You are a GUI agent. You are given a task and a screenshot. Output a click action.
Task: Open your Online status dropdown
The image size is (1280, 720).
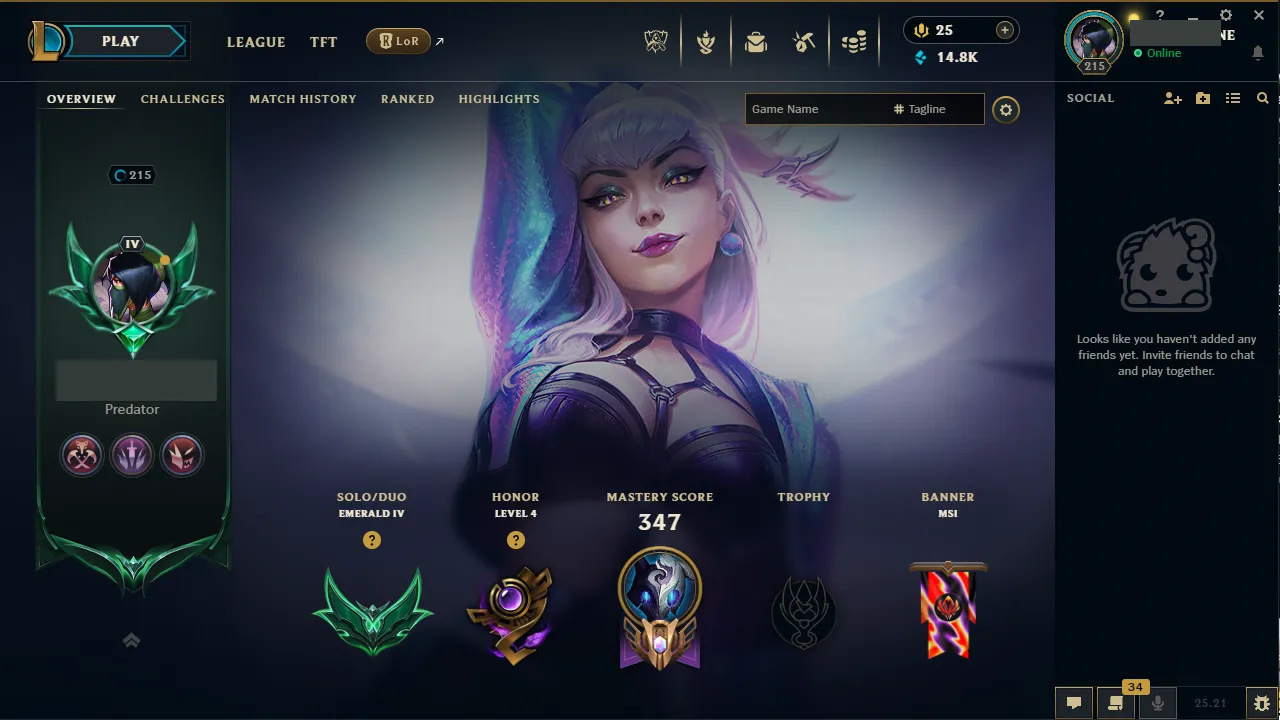tap(1160, 53)
